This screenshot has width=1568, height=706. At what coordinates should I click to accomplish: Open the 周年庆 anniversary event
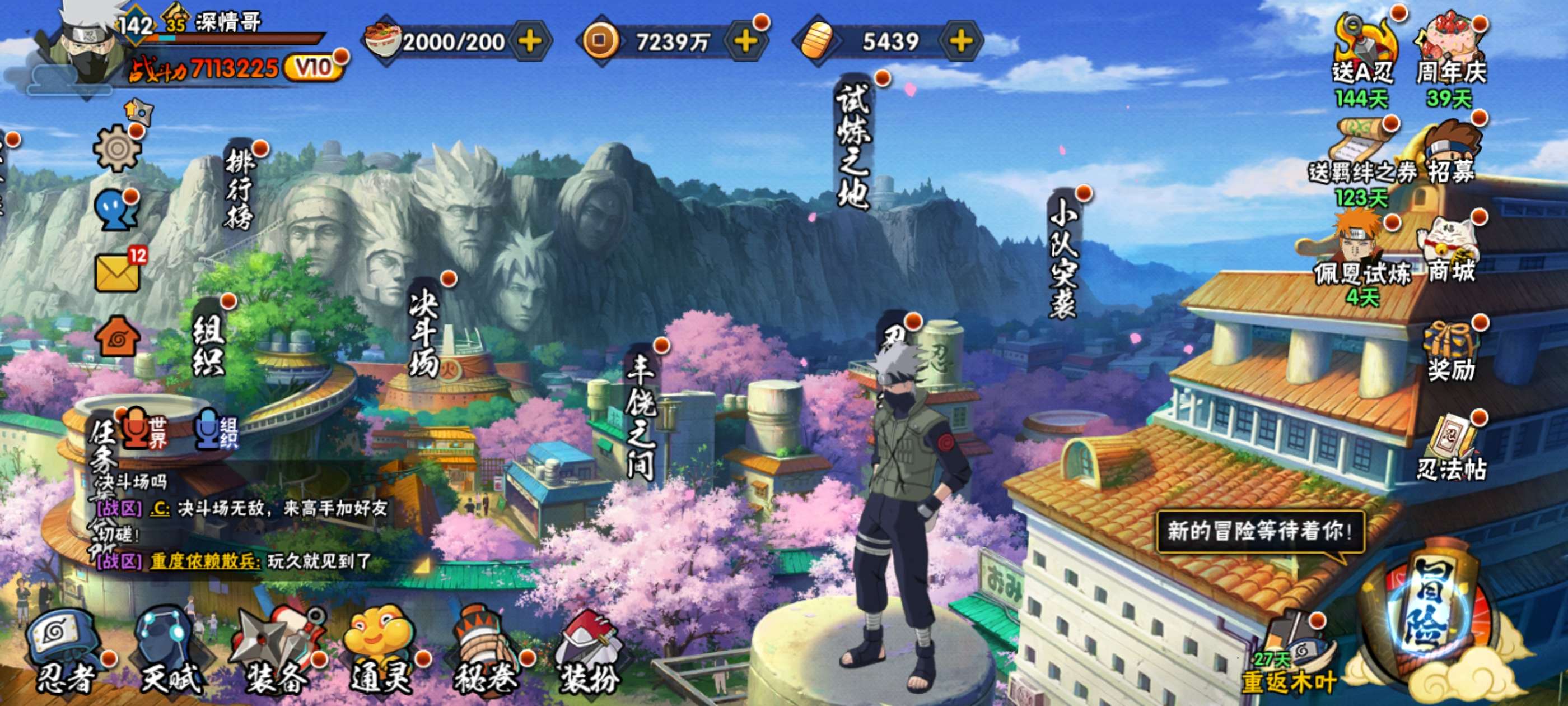point(1451,52)
